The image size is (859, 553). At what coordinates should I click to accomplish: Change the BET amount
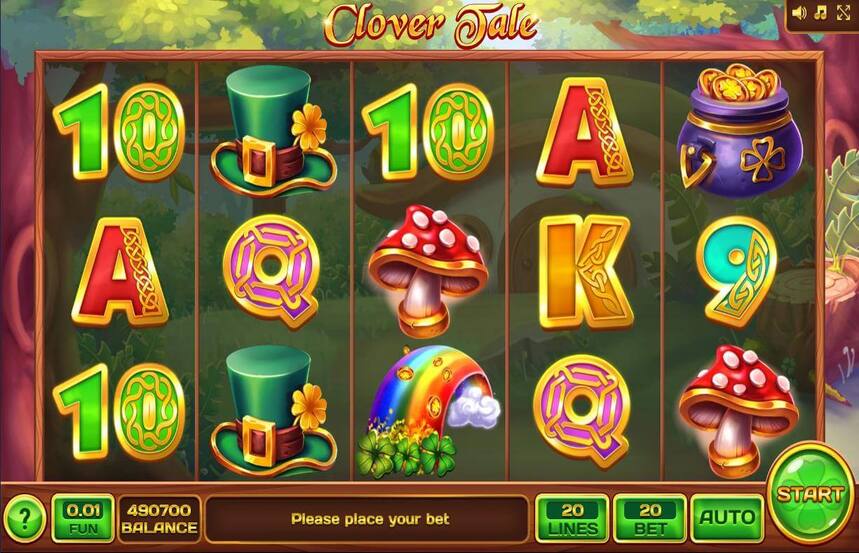click(649, 518)
